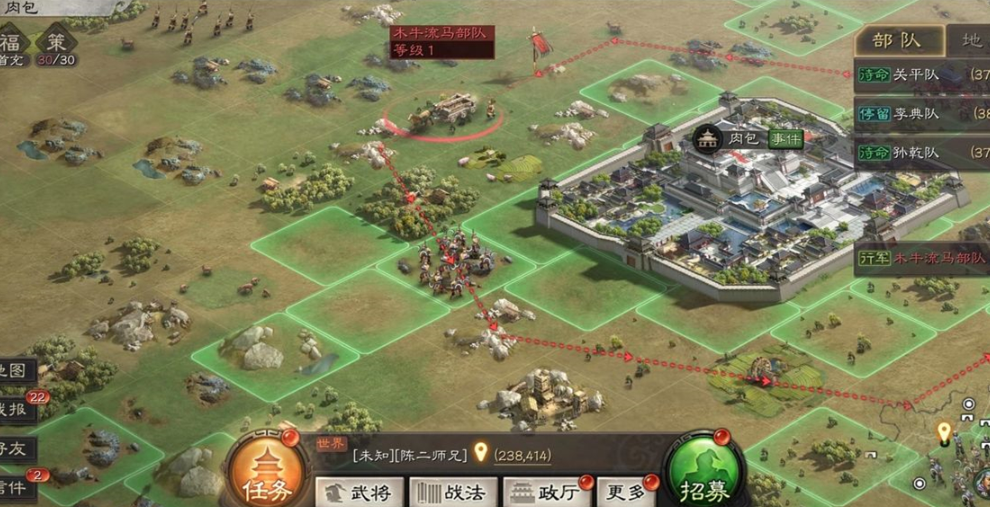Open 战报 battle reports with 22 badge

(x=17, y=409)
